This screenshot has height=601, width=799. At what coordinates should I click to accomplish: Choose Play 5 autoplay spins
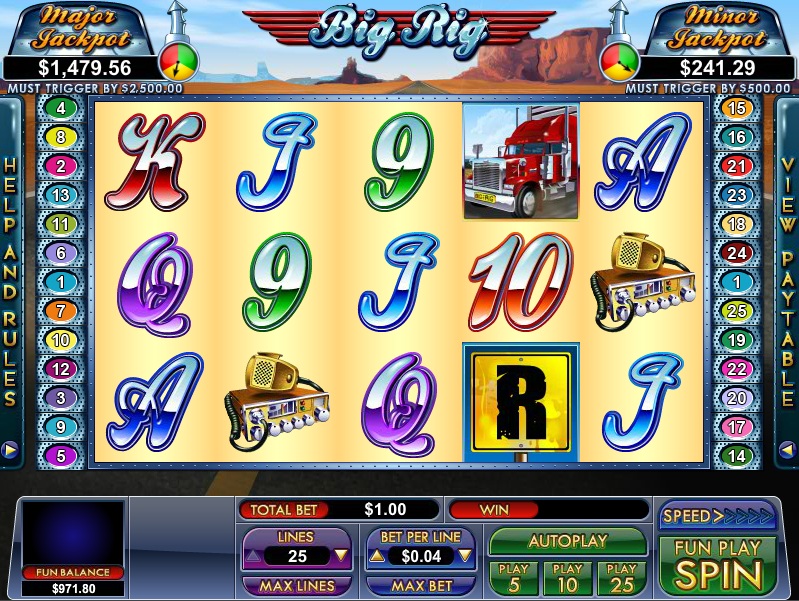513,577
